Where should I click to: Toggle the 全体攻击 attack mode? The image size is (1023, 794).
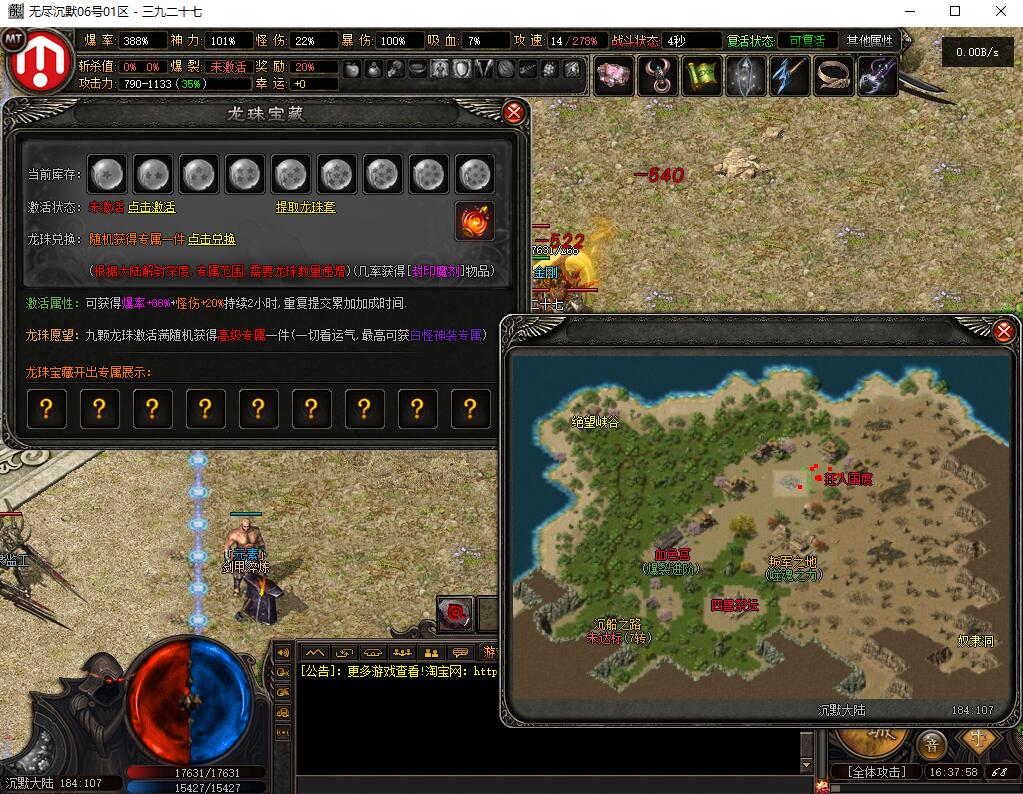(876, 772)
